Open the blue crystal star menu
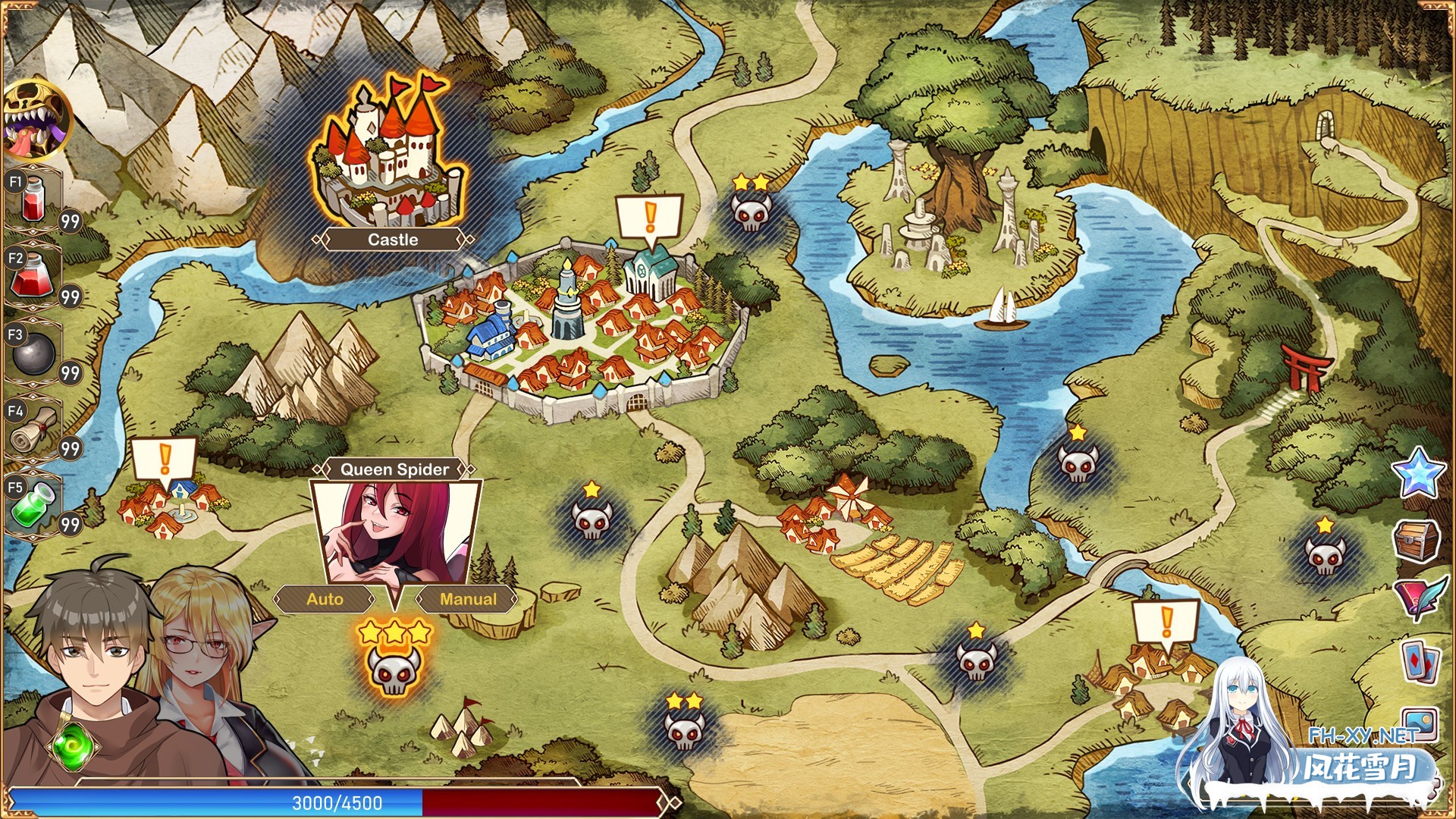Image resolution: width=1456 pixels, height=819 pixels. point(1418,472)
